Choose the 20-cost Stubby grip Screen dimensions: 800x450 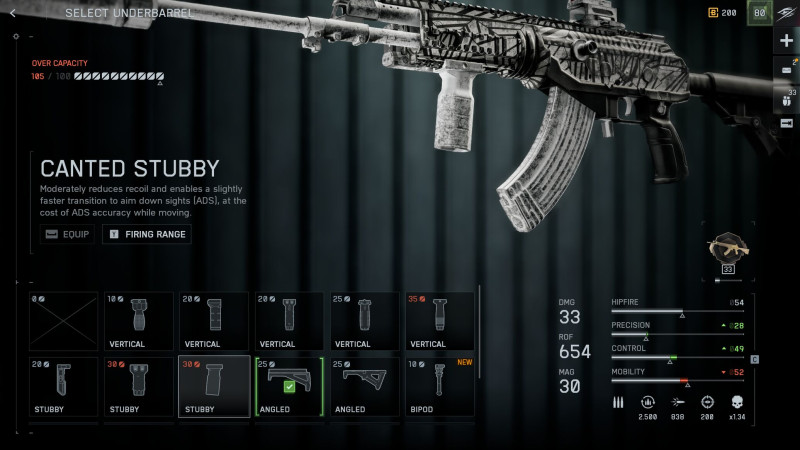click(x=64, y=386)
